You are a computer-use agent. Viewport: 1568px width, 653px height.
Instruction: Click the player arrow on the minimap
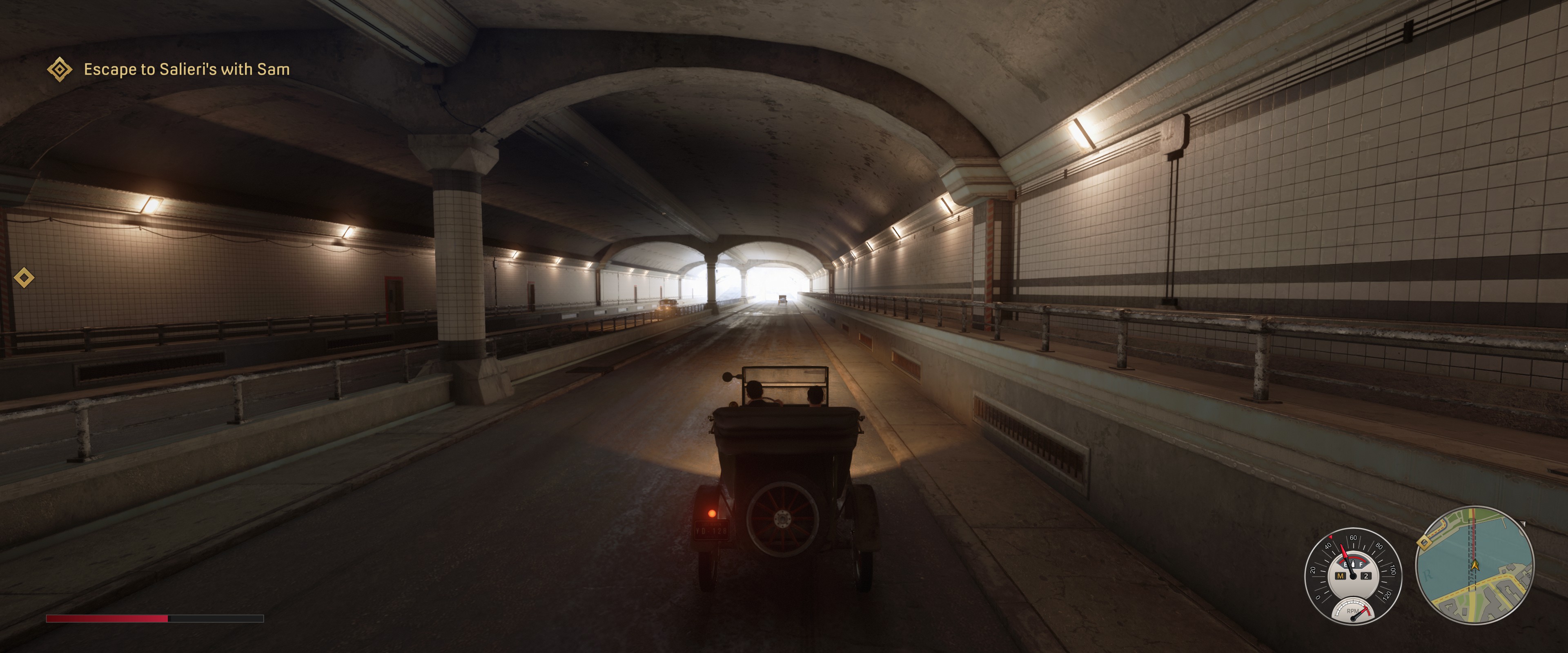(1474, 565)
